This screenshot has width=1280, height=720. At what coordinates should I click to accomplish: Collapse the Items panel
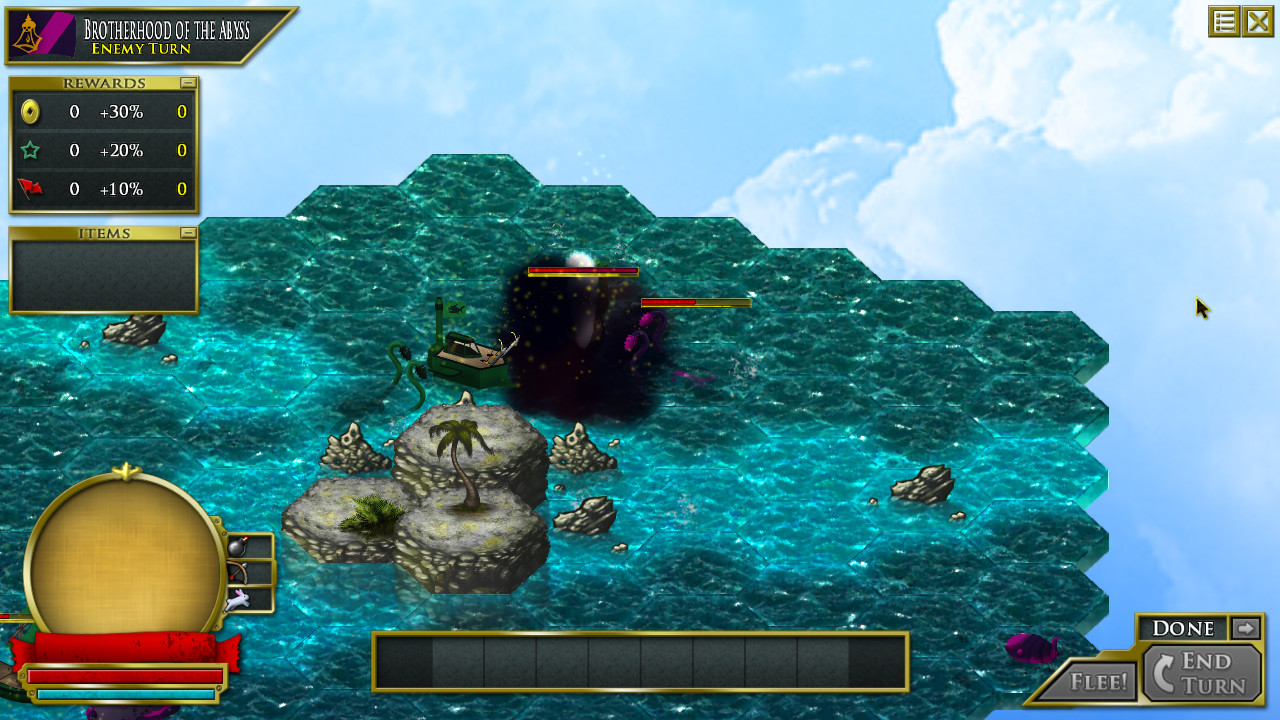(188, 232)
